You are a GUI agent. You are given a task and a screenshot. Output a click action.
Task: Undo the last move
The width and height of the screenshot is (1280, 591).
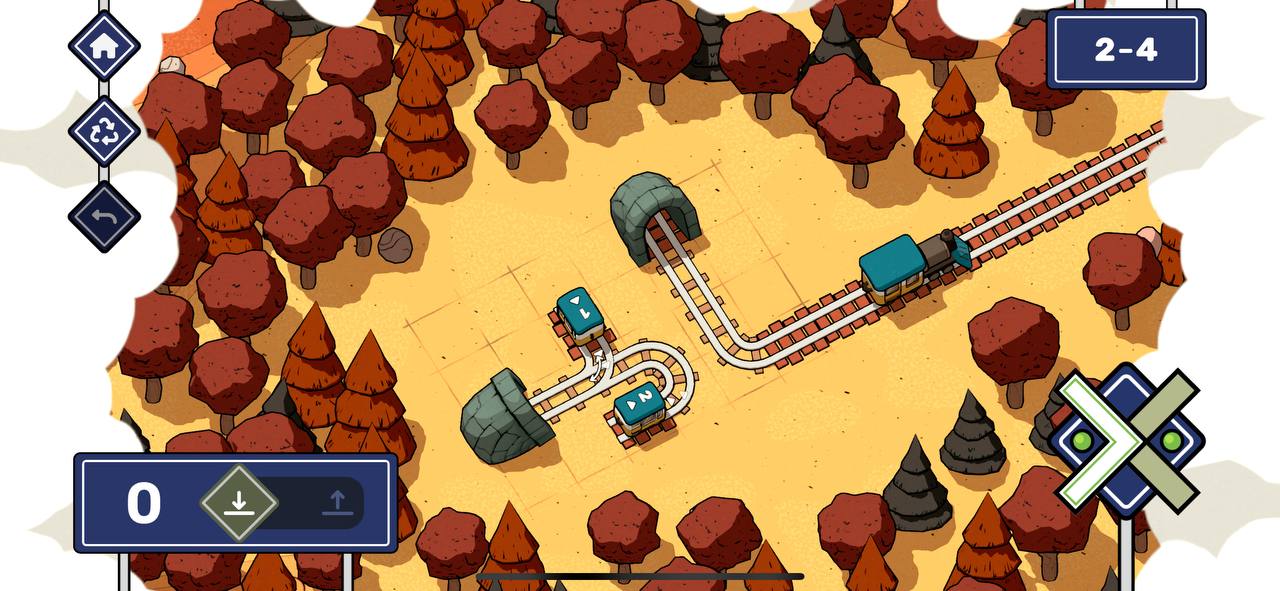tap(104, 217)
